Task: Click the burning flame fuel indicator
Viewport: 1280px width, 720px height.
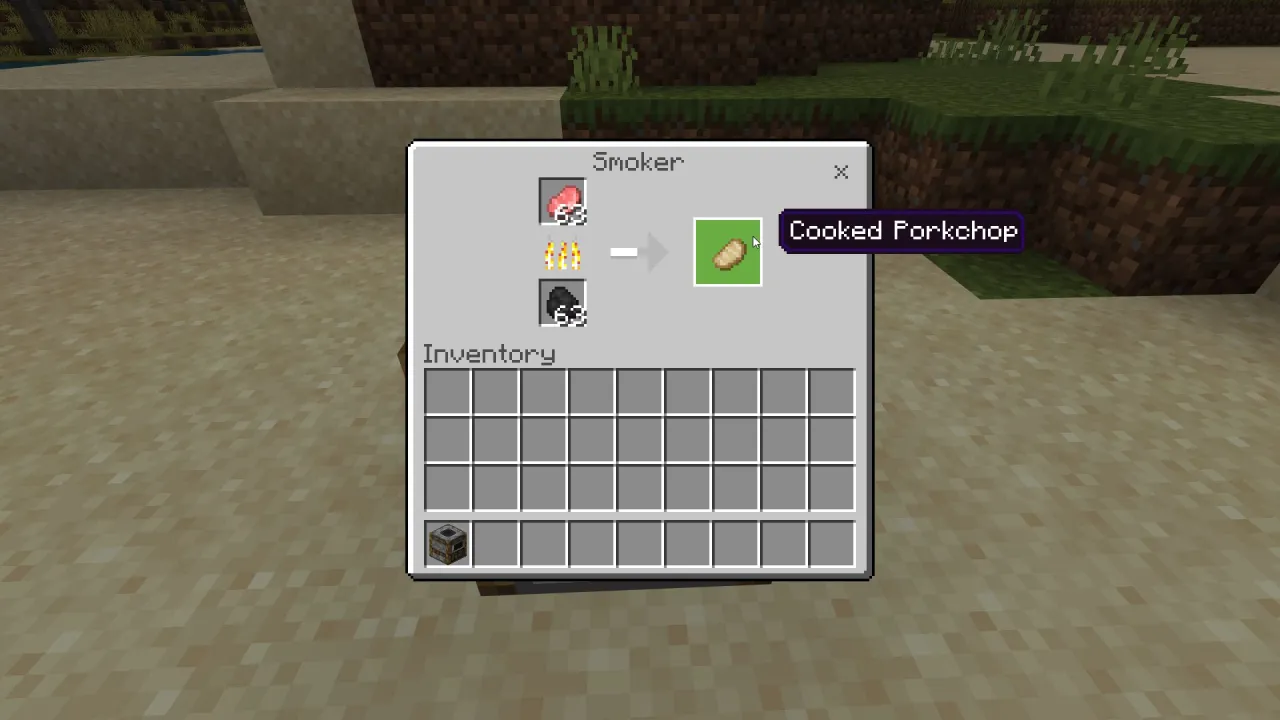Action: 561,254
